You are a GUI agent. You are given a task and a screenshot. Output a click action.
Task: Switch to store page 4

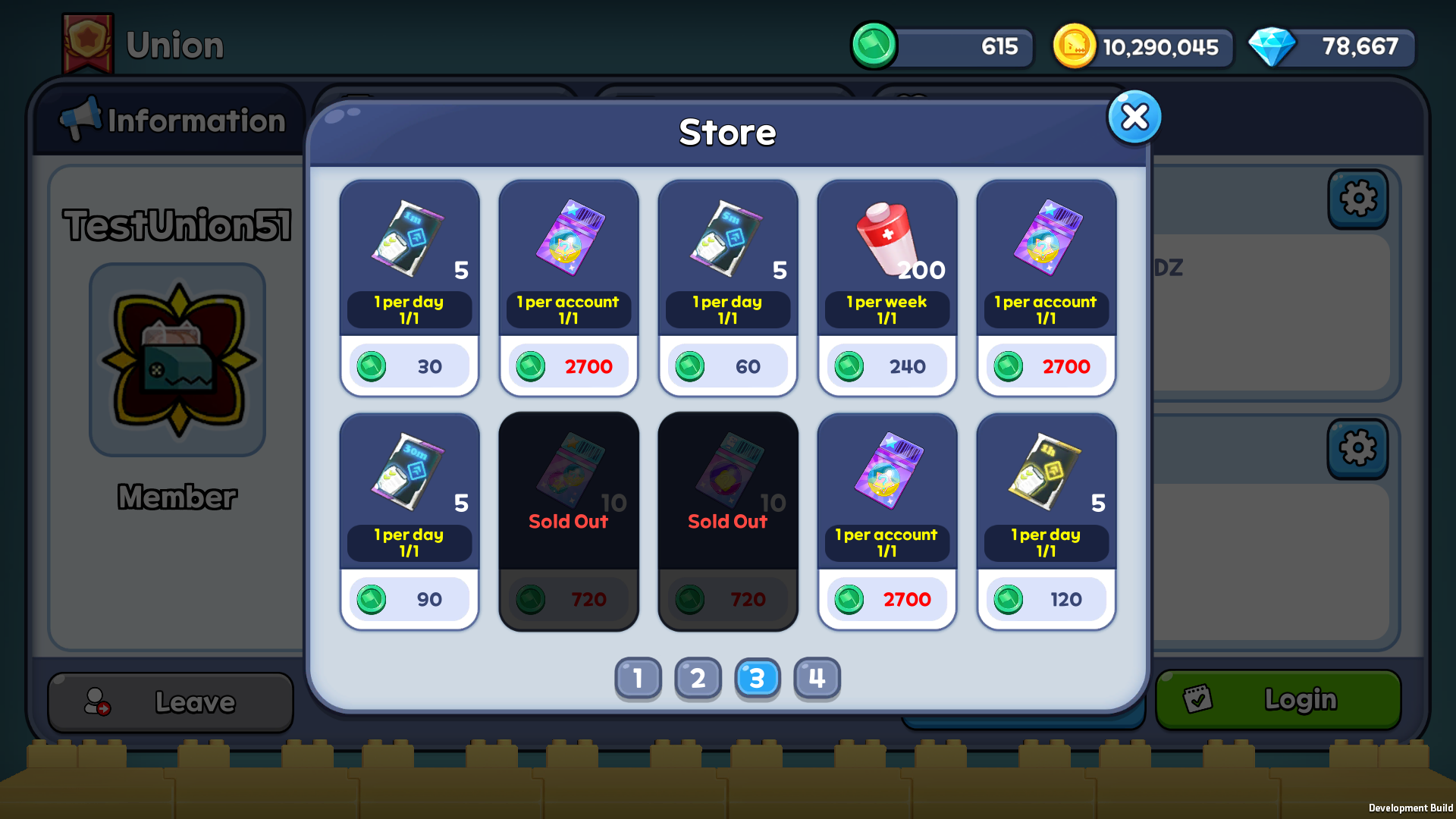pyautogui.click(x=817, y=678)
